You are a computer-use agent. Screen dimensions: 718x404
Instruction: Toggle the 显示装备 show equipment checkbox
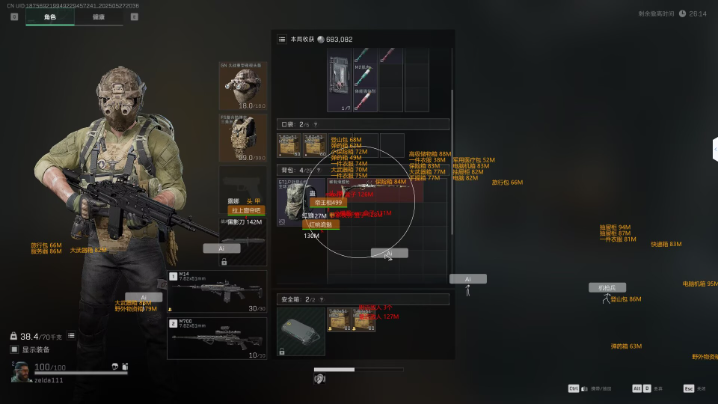click(14, 350)
